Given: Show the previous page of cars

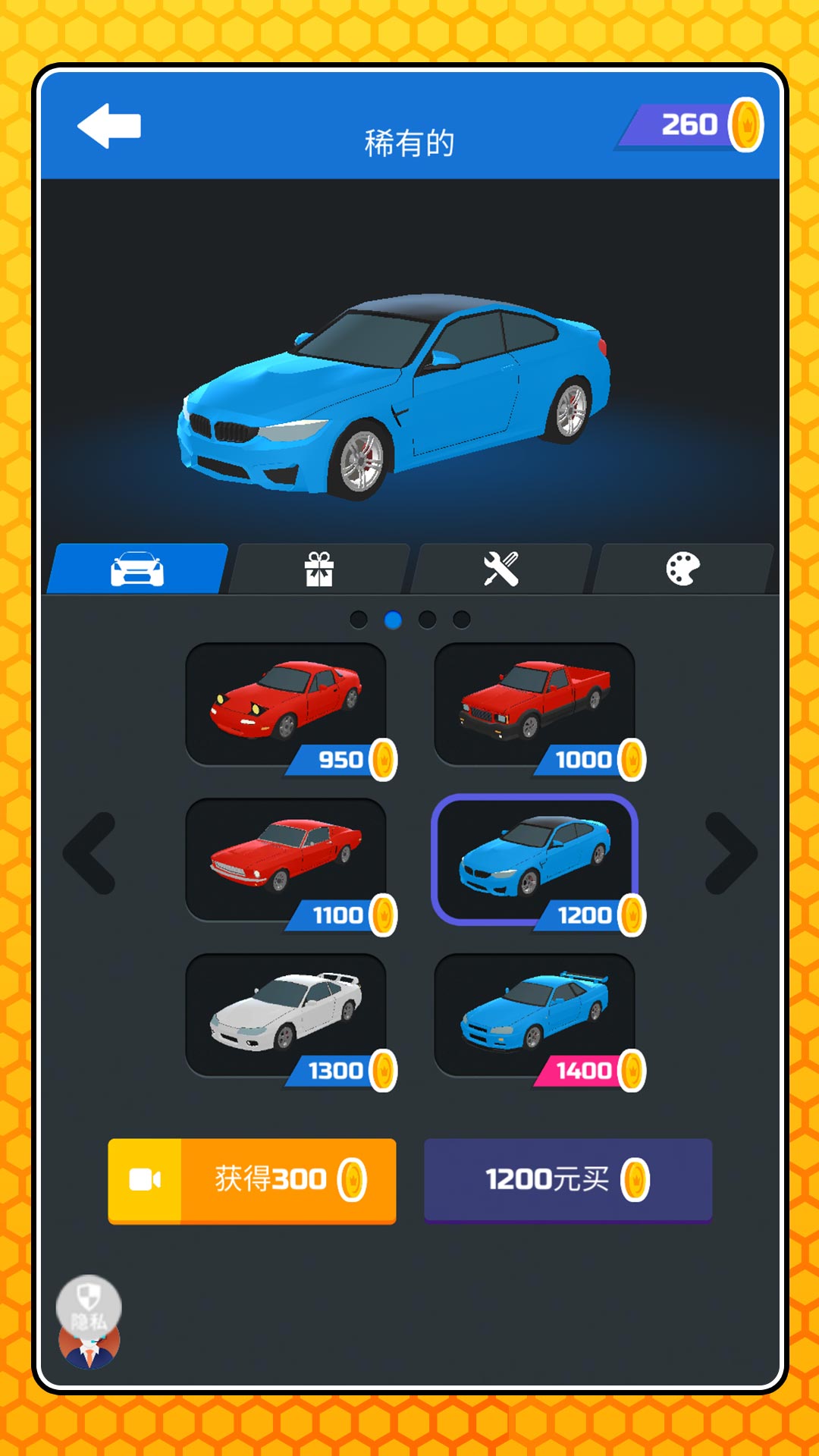Looking at the screenshot, I should [x=90, y=854].
